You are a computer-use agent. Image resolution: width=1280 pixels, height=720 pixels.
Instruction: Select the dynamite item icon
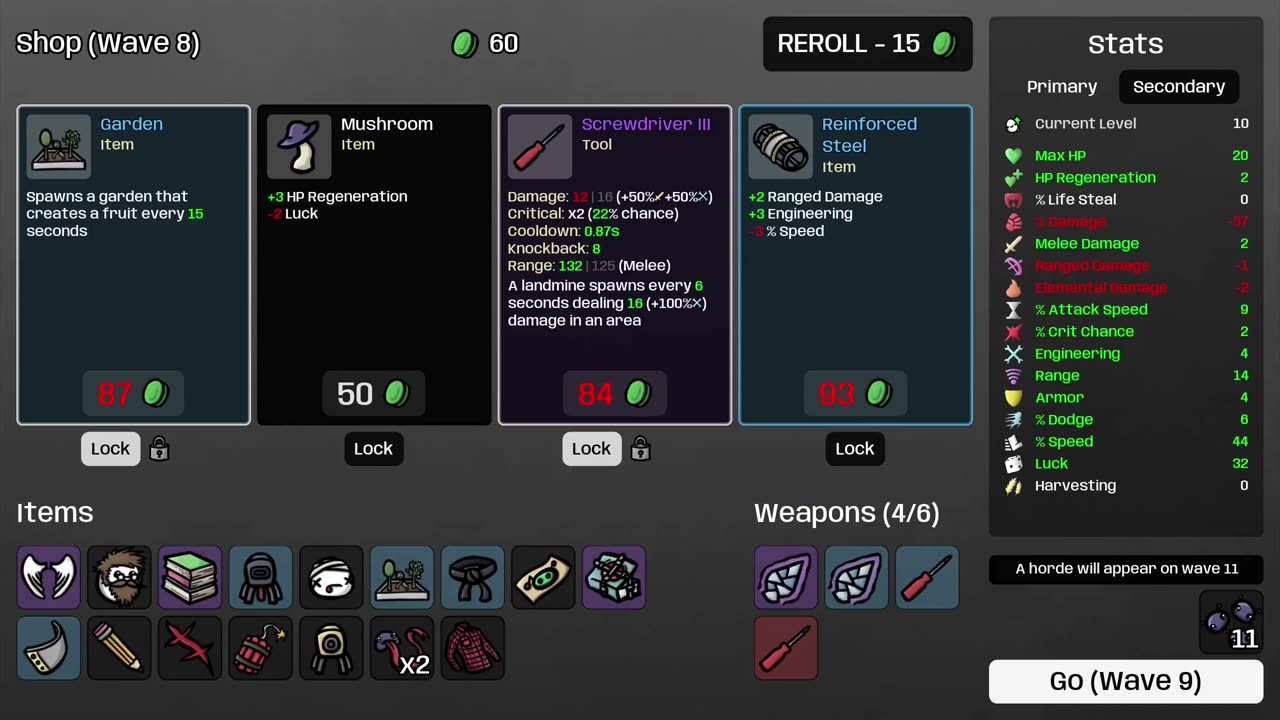[x=260, y=648]
